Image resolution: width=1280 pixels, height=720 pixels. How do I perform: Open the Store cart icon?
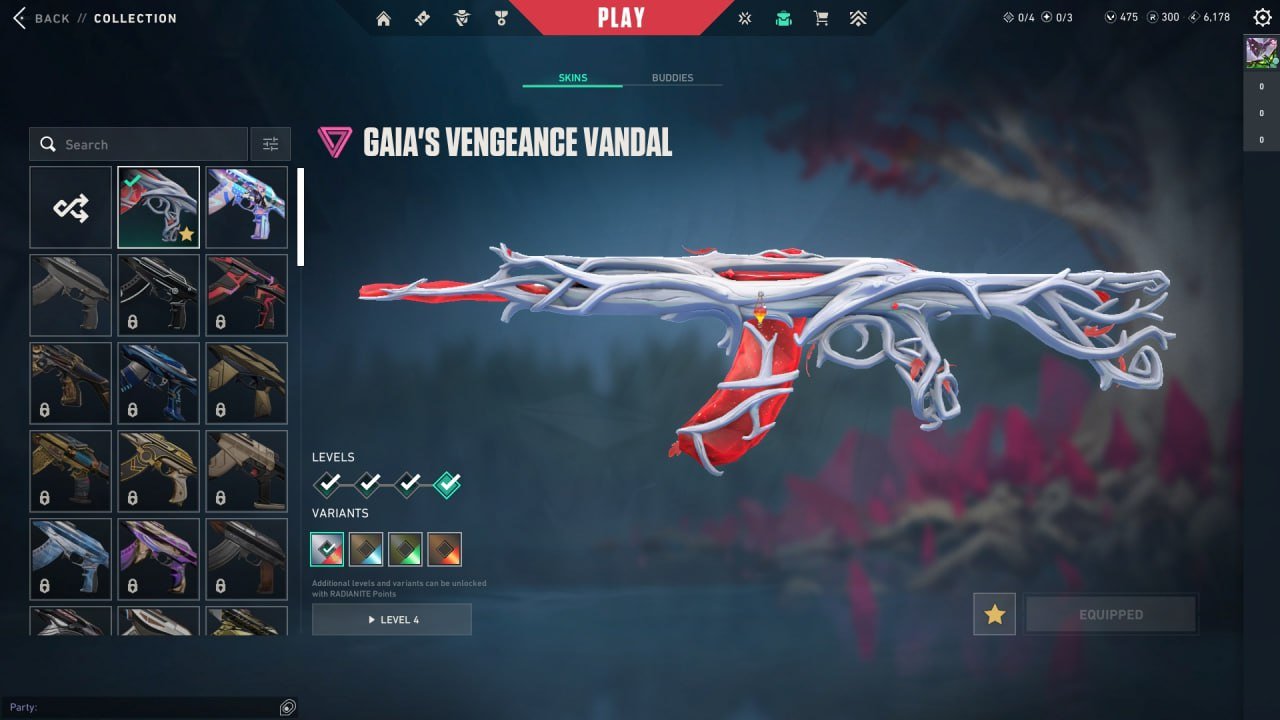click(x=820, y=17)
